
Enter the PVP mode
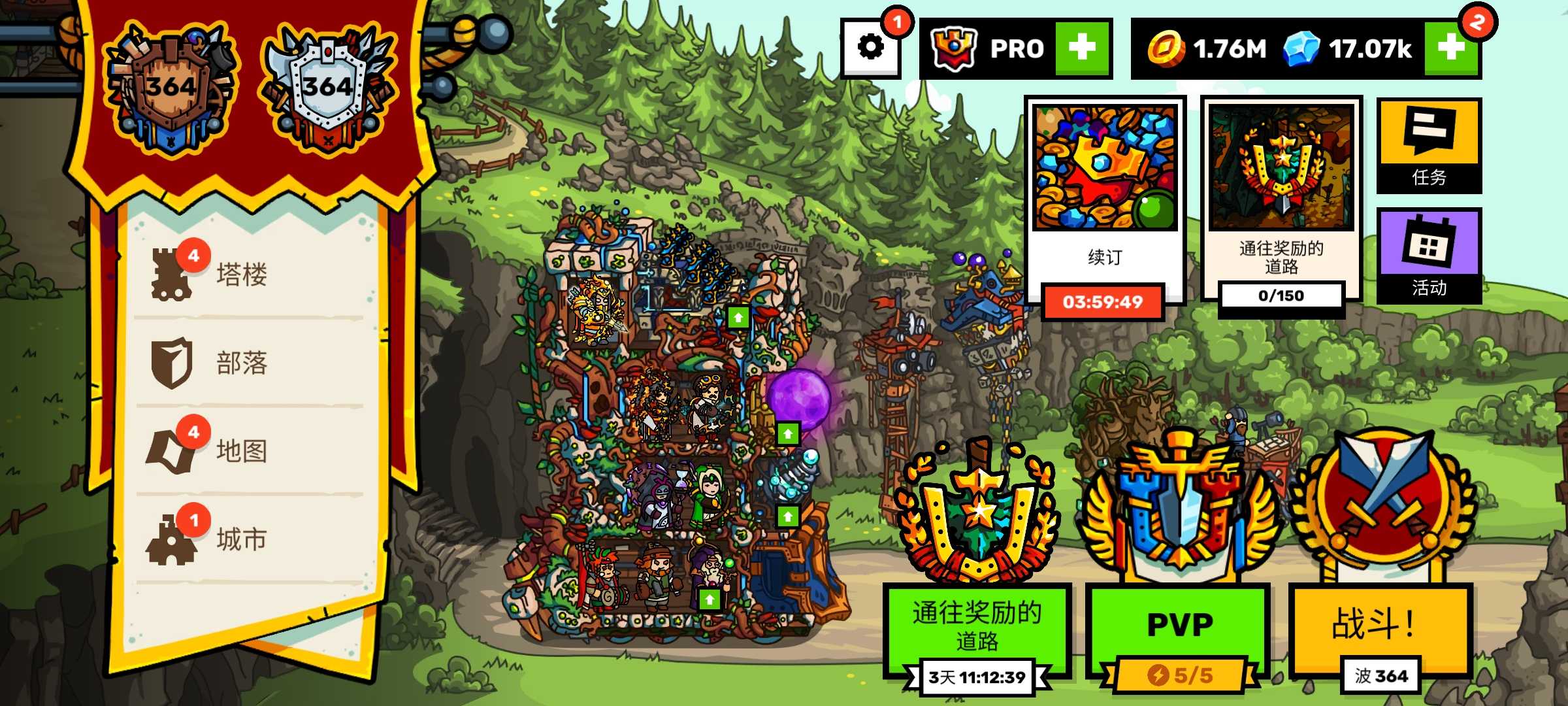(x=1179, y=624)
